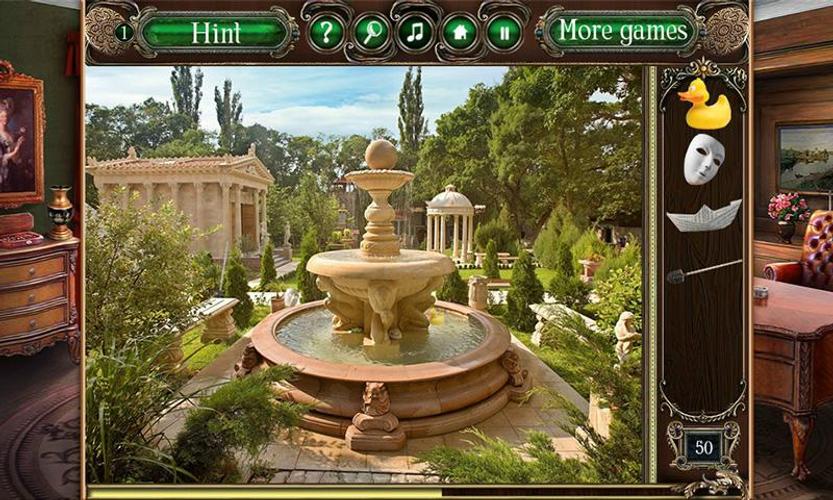
Task: Activate the magnifying glass zoom button
Action: (372, 32)
